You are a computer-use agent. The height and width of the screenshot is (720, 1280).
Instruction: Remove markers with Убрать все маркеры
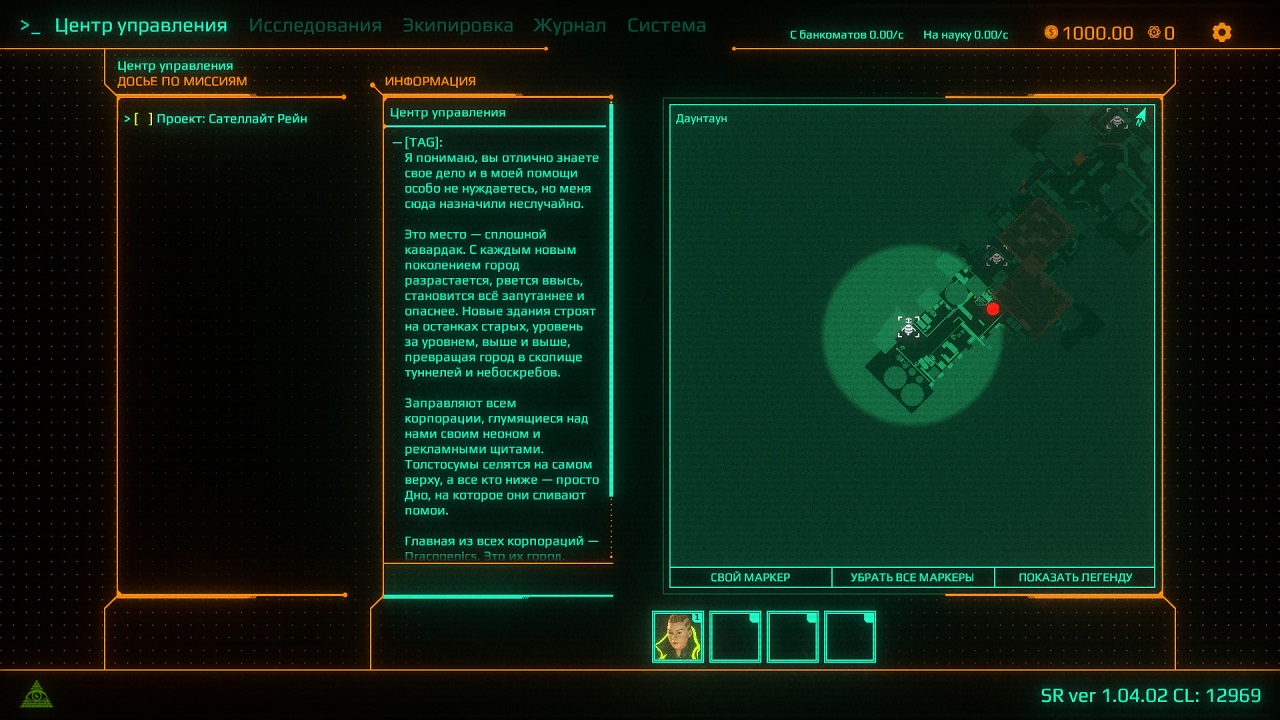[x=912, y=577]
